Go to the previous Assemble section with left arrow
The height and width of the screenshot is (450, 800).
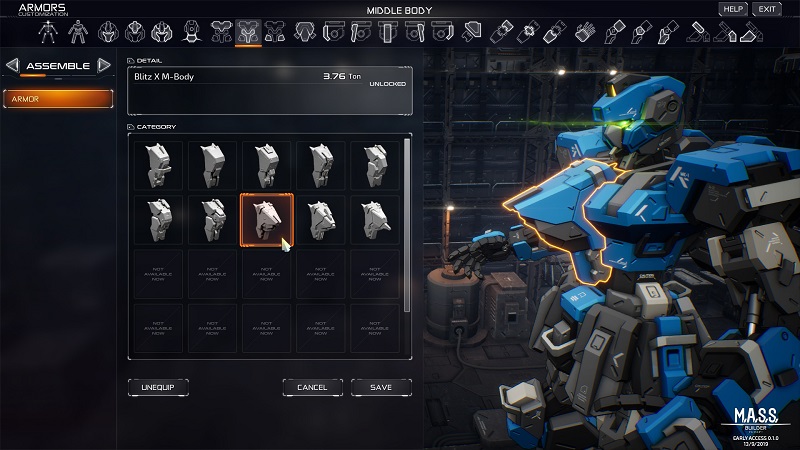click(12, 66)
